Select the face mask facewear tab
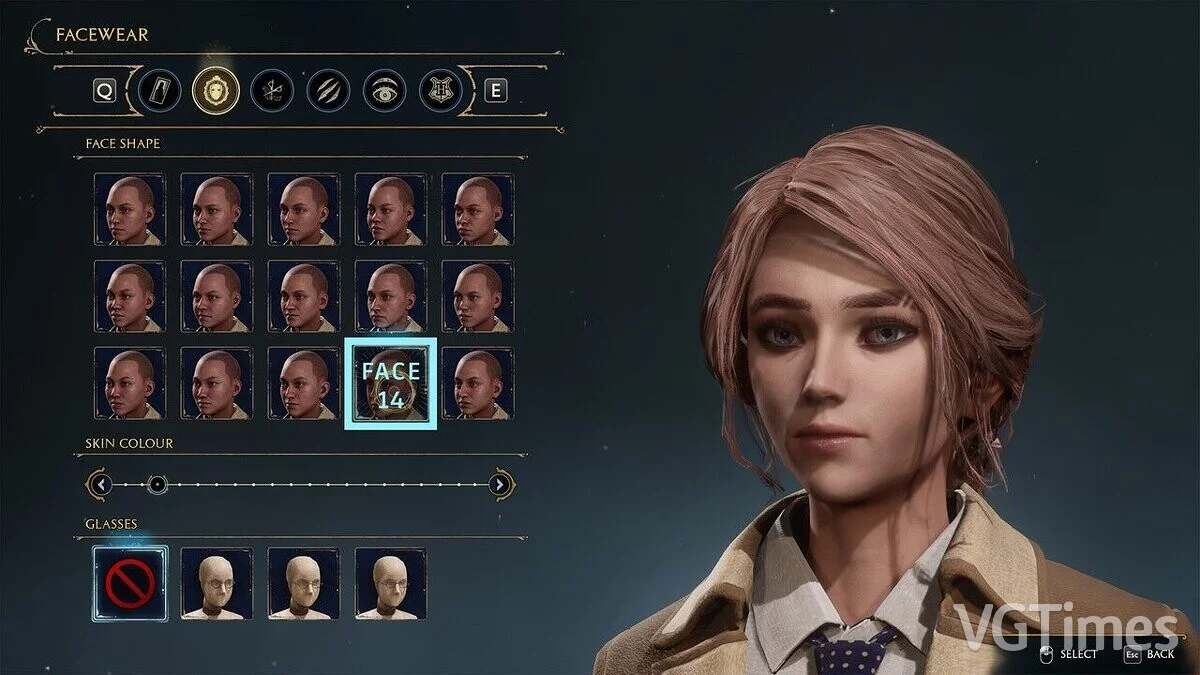The image size is (1200, 675). coord(215,90)
